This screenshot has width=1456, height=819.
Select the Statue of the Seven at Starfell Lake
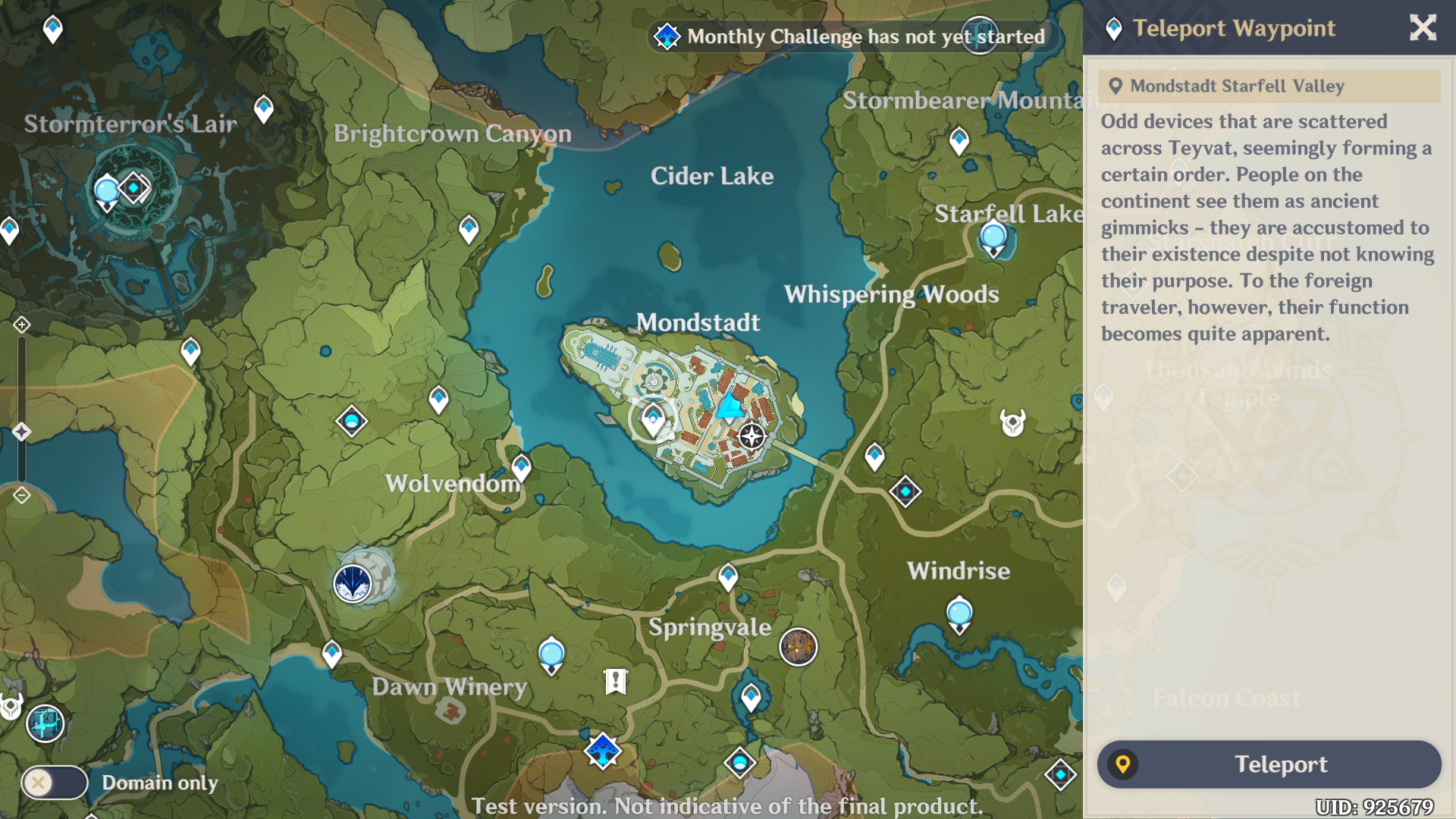993,238
